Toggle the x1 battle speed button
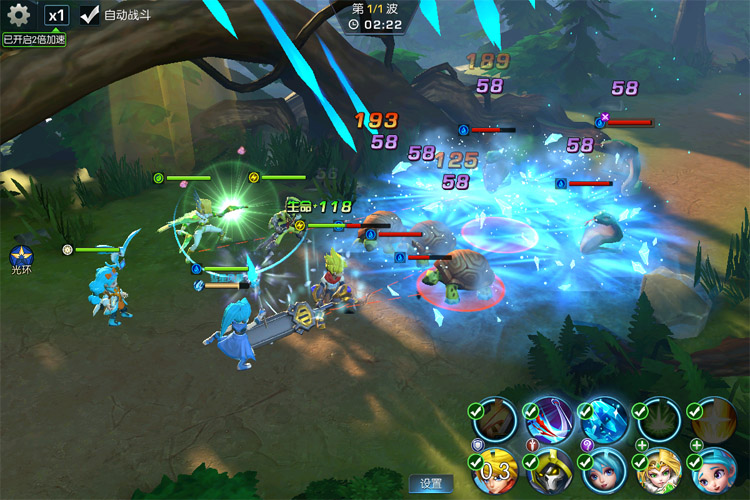The height and width of the screenshot is (500, 750). pyautogui.click(x=57, y=15)
